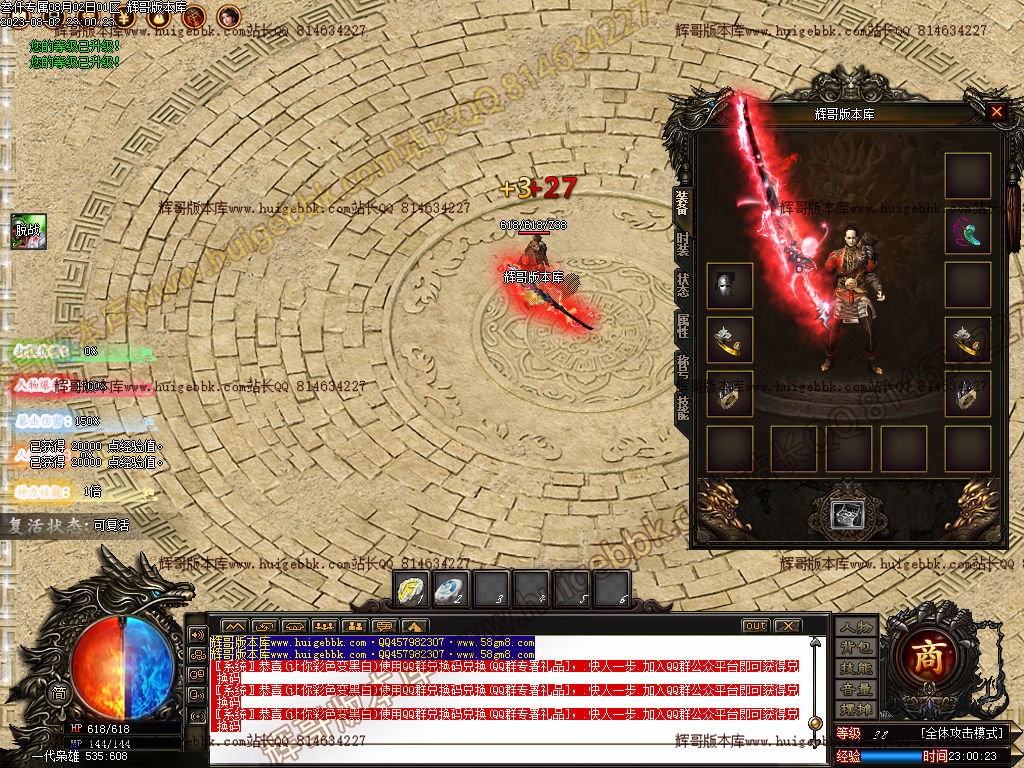Close the character equipment panel
The width and height of the screenshot is (1024, 768).
coord(996,112)
